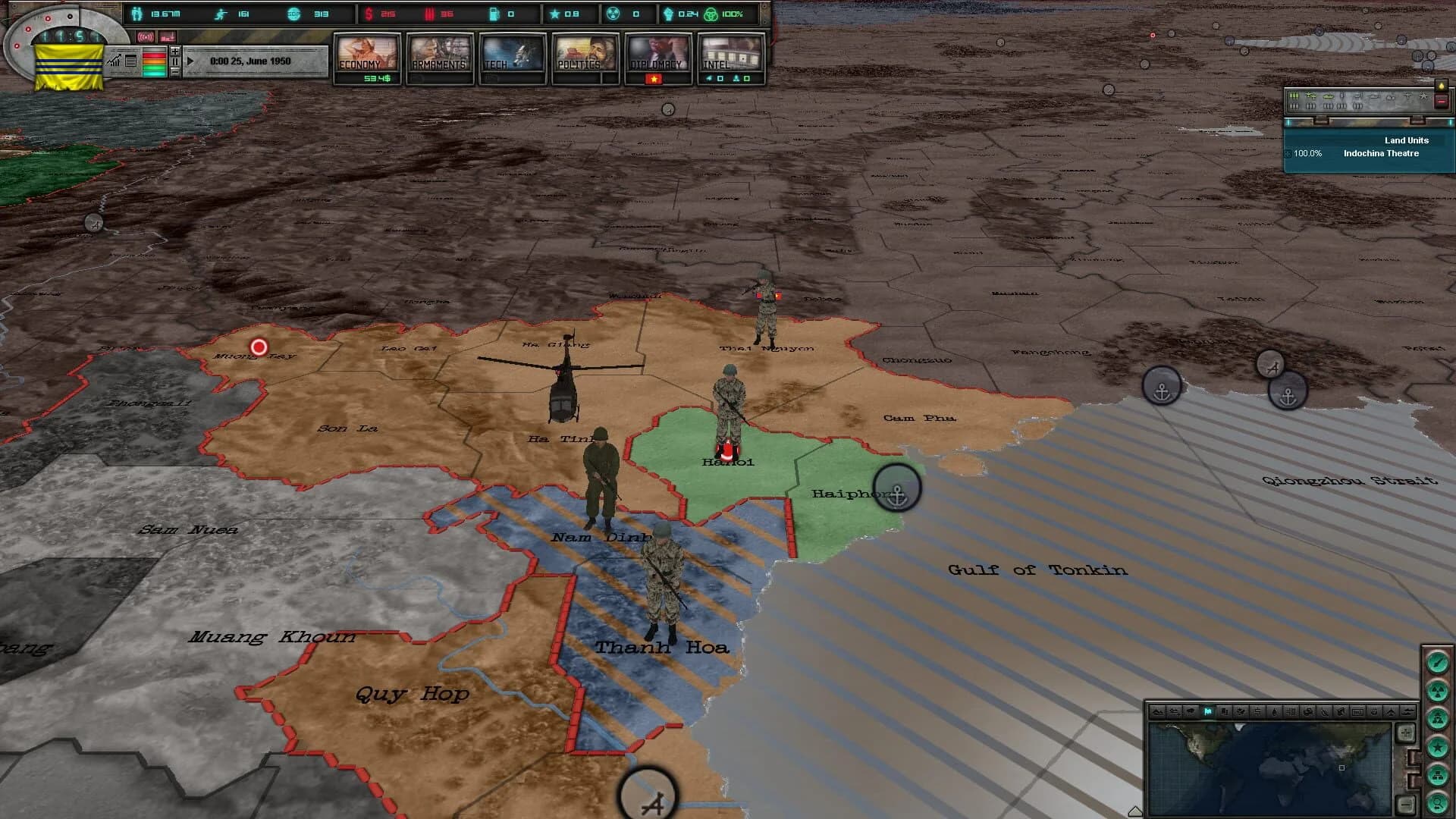Pause the game with the pause control
This screenshot has height=819, width=1456.
pyautogui.click(x=174, y=61)
